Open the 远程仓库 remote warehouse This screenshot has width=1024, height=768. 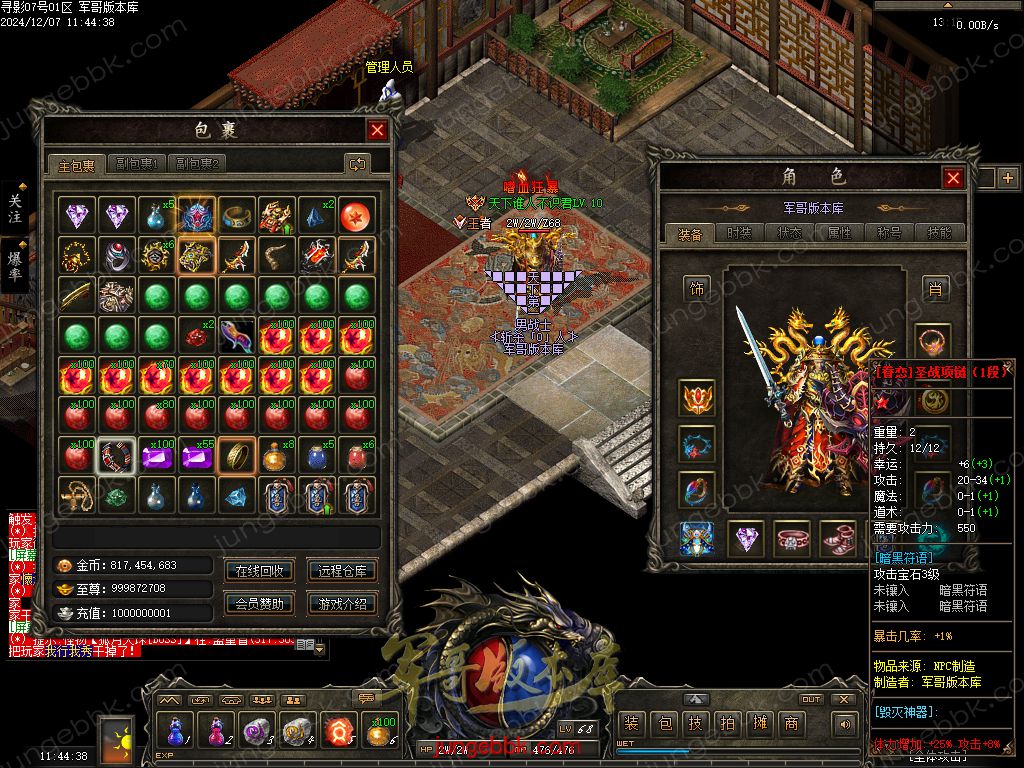tap(342, 571)
